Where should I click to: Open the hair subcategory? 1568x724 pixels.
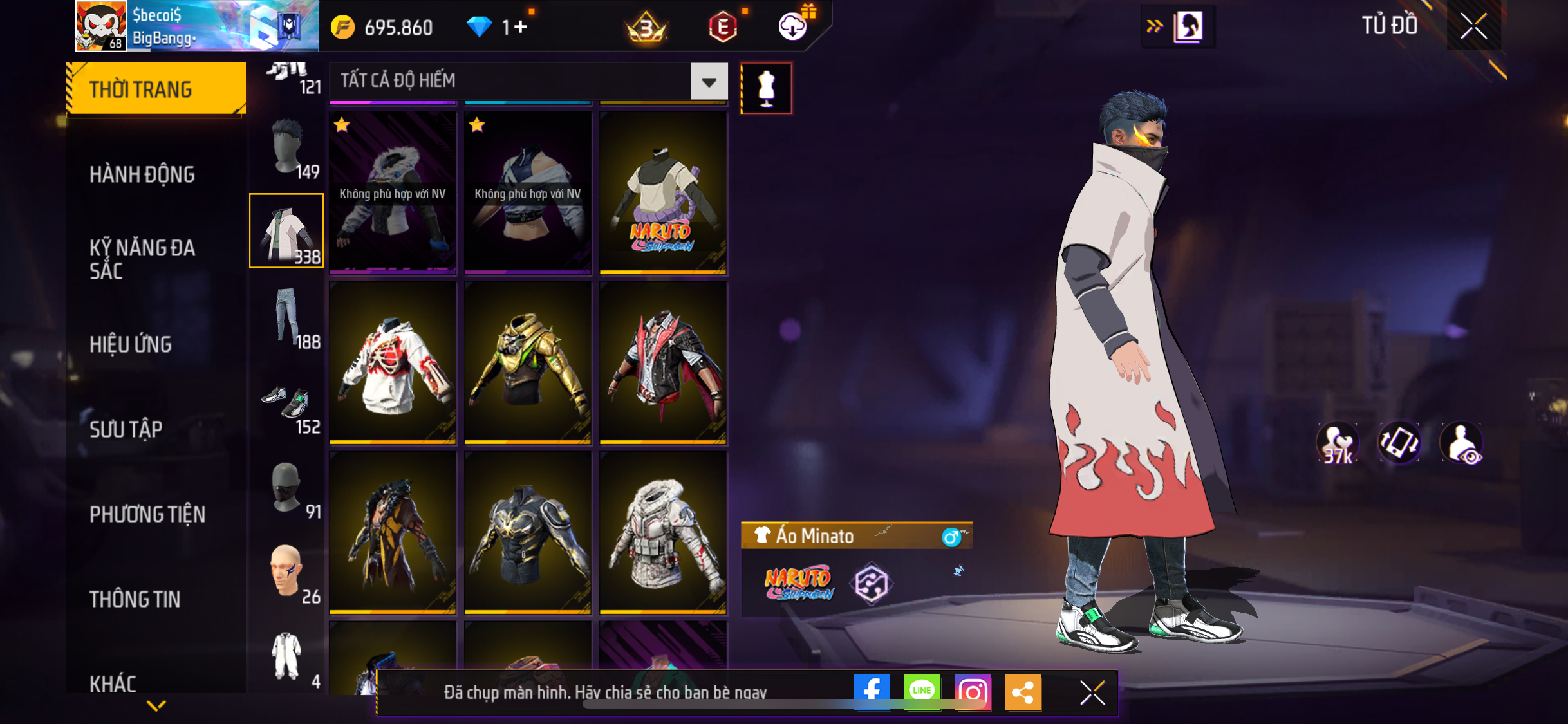click(x=287, y=147)
